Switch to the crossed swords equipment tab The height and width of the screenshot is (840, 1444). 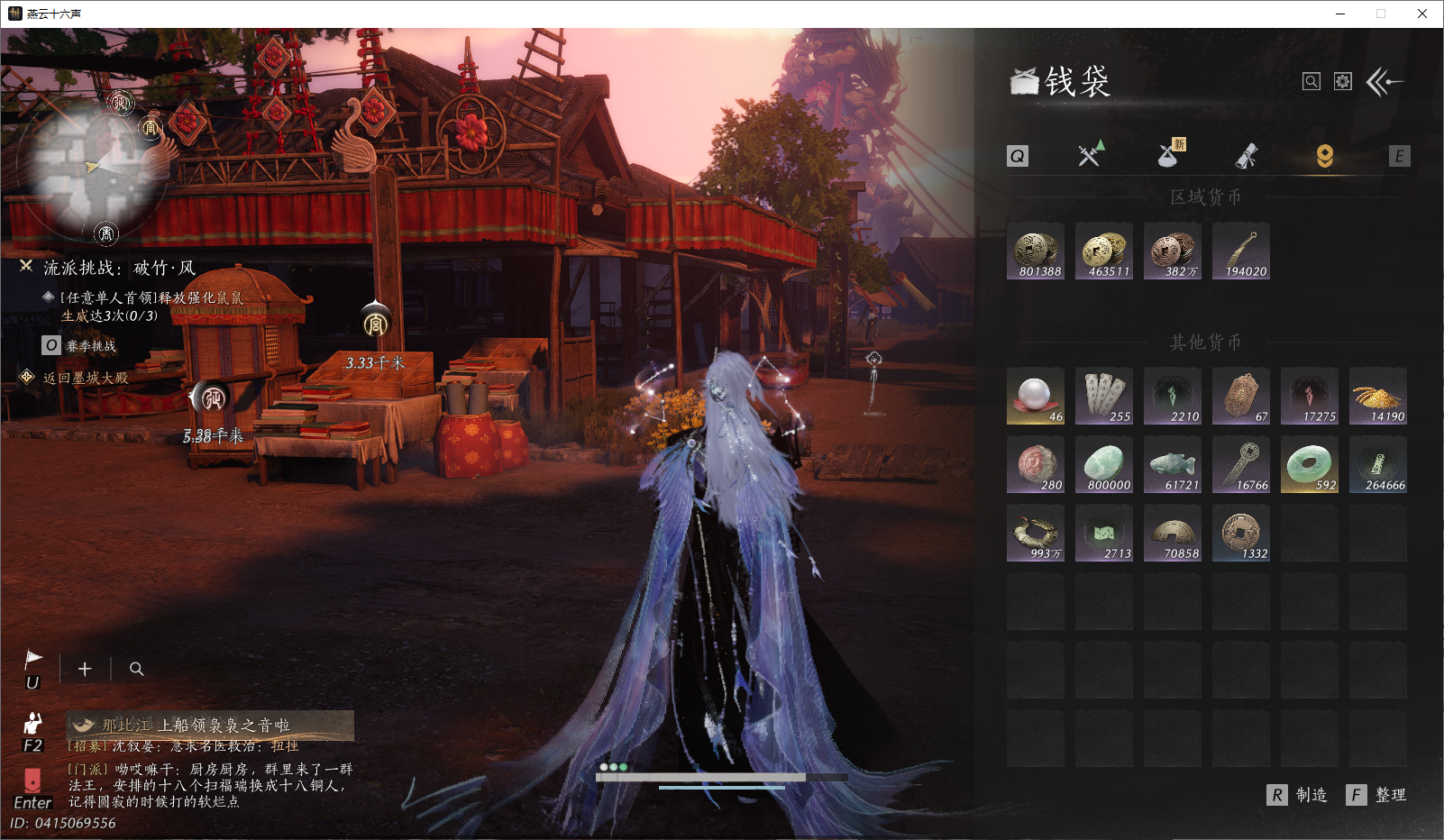(1091, 155)
